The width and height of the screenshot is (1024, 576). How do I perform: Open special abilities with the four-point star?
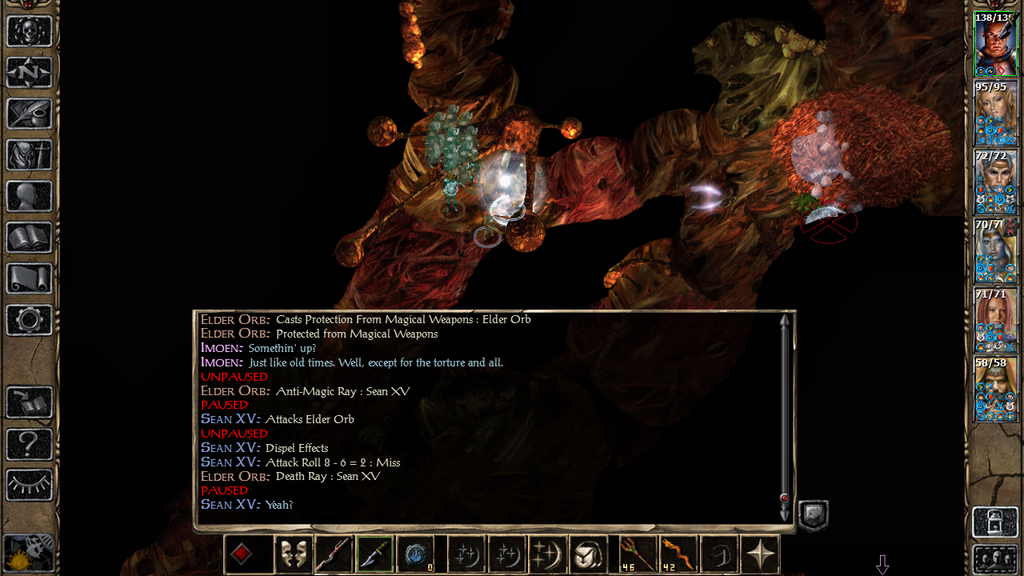tap(760, 555)
